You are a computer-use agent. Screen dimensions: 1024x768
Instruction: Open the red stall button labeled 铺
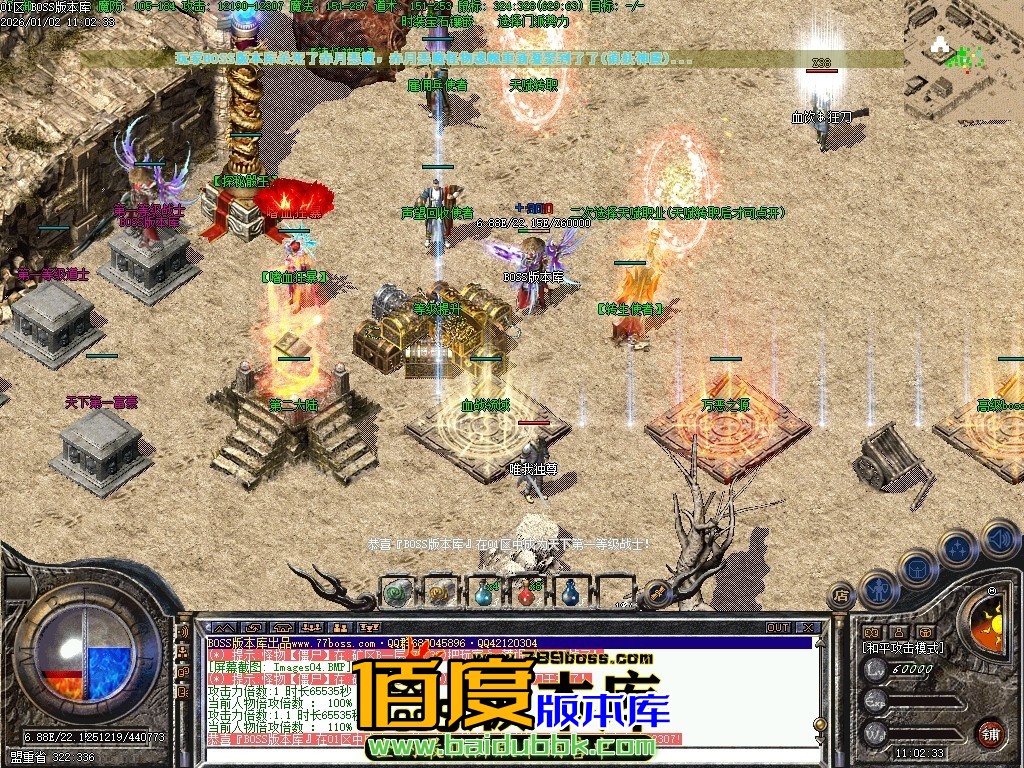tap(990, 732)
